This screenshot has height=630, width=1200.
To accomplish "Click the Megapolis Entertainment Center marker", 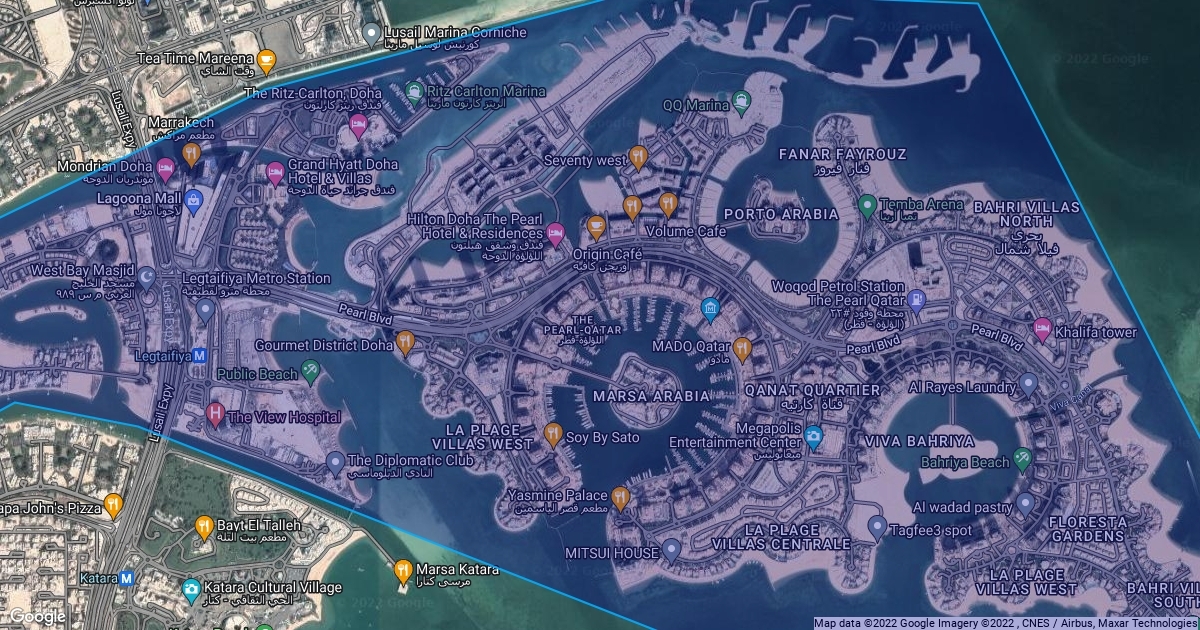I will (x=814, y=436).
